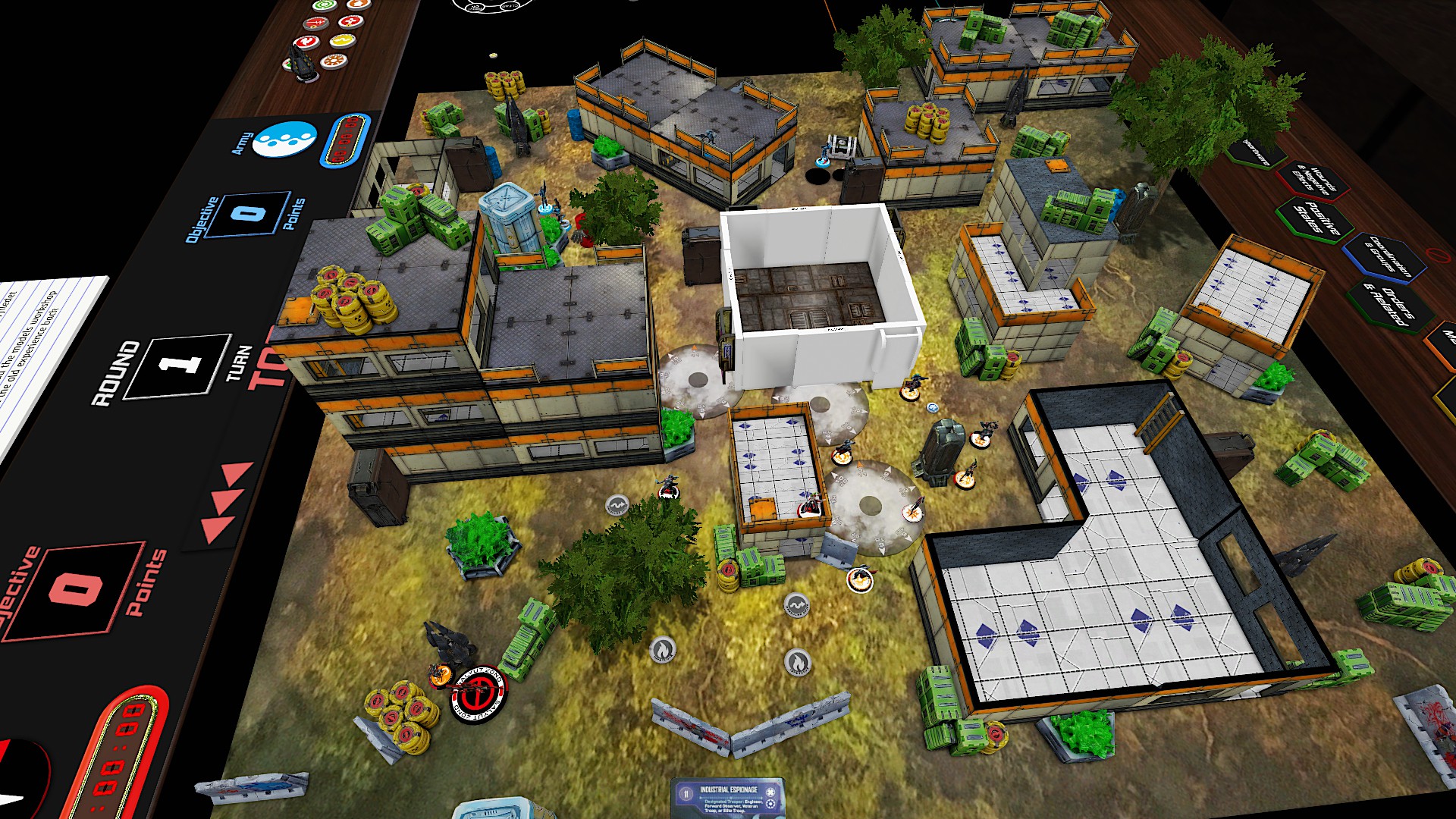Open the Coordination & Groups hex tile

(x=1385, y=256)
